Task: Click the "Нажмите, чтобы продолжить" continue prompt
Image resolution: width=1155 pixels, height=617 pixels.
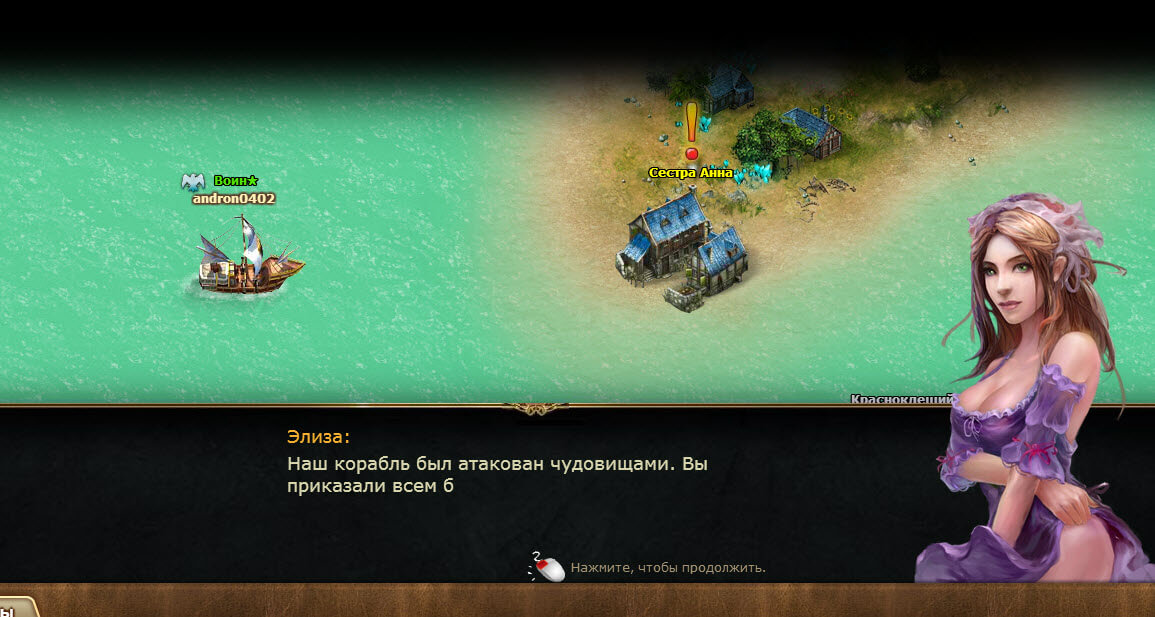Action: [x=667, y=568]
